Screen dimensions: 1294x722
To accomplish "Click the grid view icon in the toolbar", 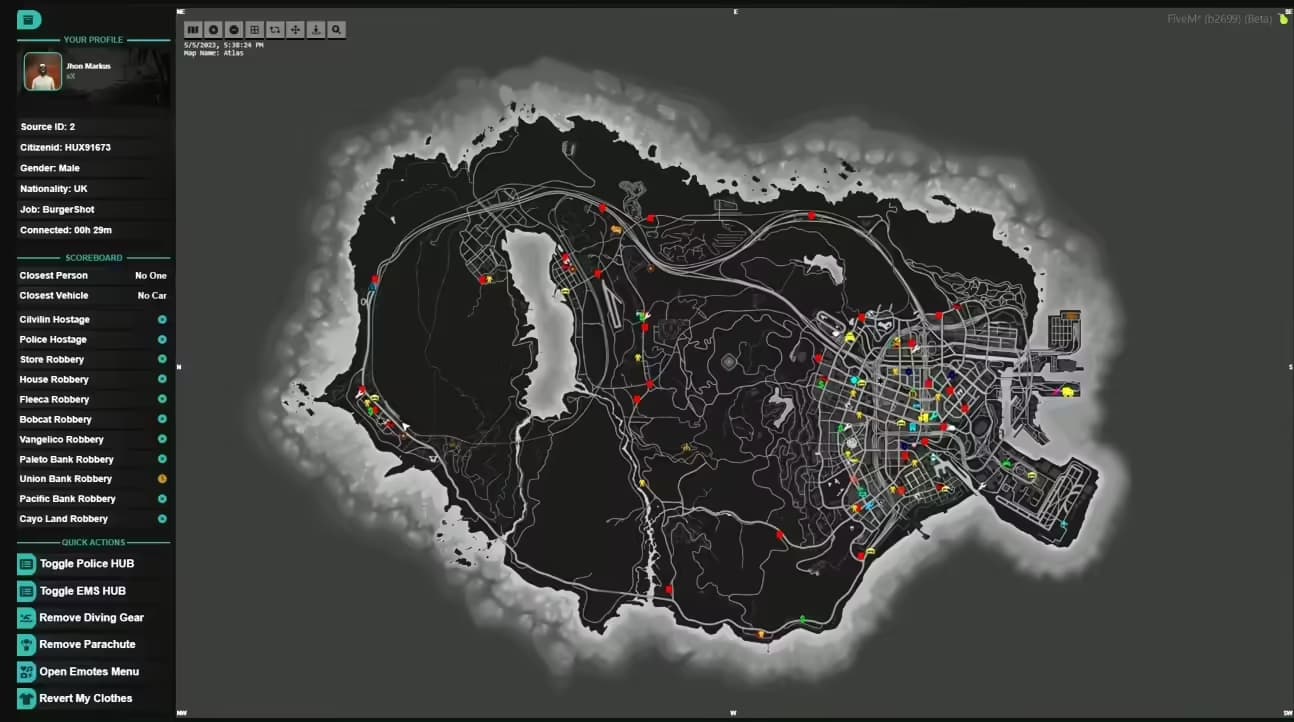I will (x=254, y=29).
